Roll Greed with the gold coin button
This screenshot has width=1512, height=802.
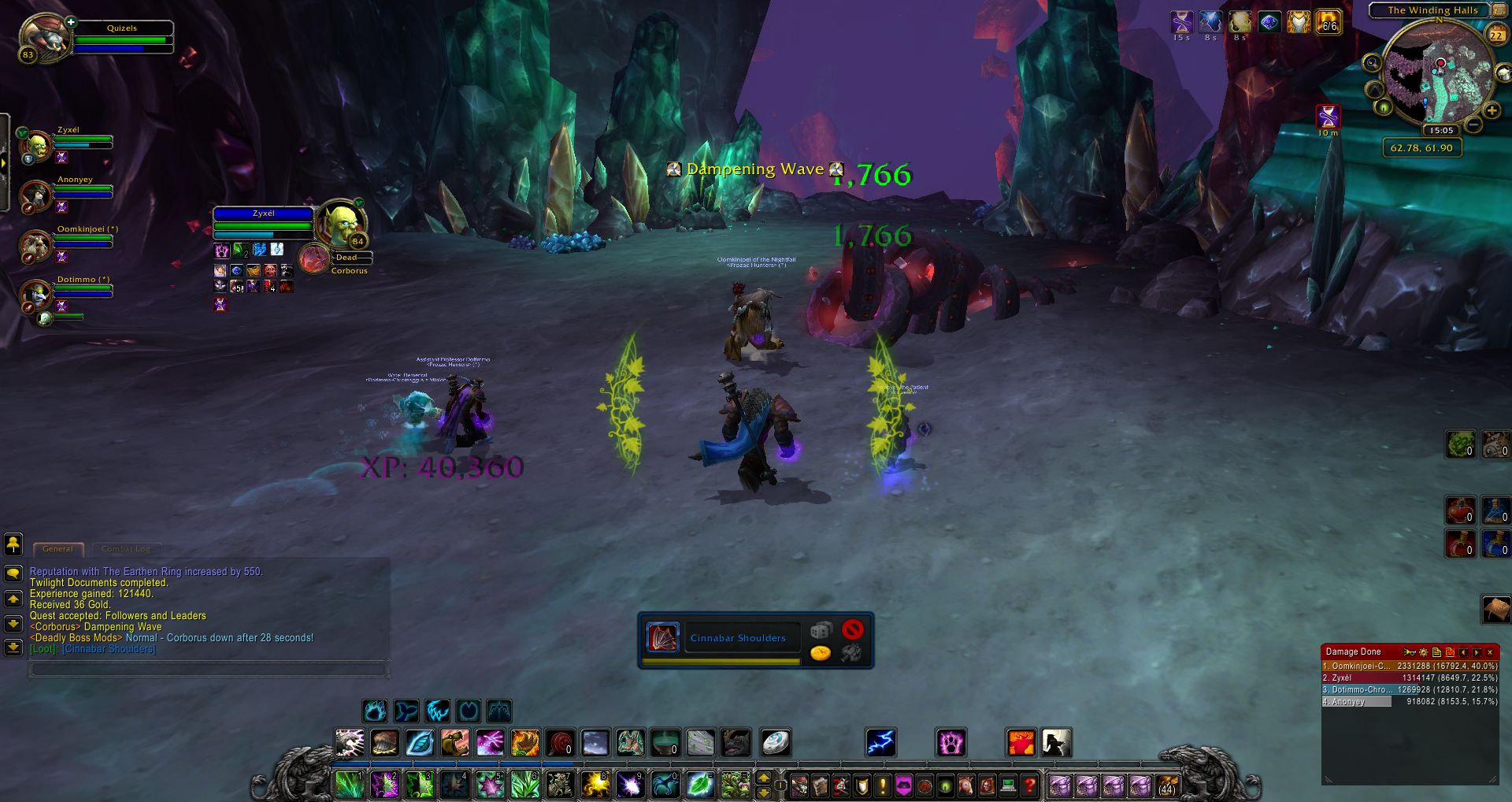pos(821,653)
